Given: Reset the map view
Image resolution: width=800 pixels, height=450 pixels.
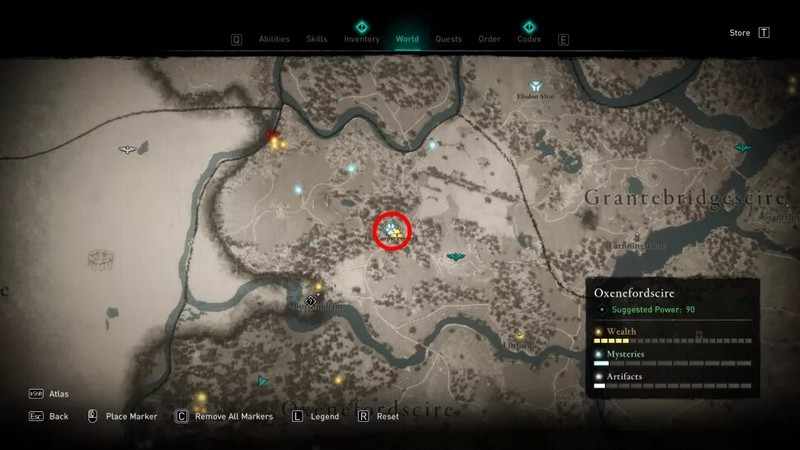Looking at the screenshot, I should click(387, 416).
